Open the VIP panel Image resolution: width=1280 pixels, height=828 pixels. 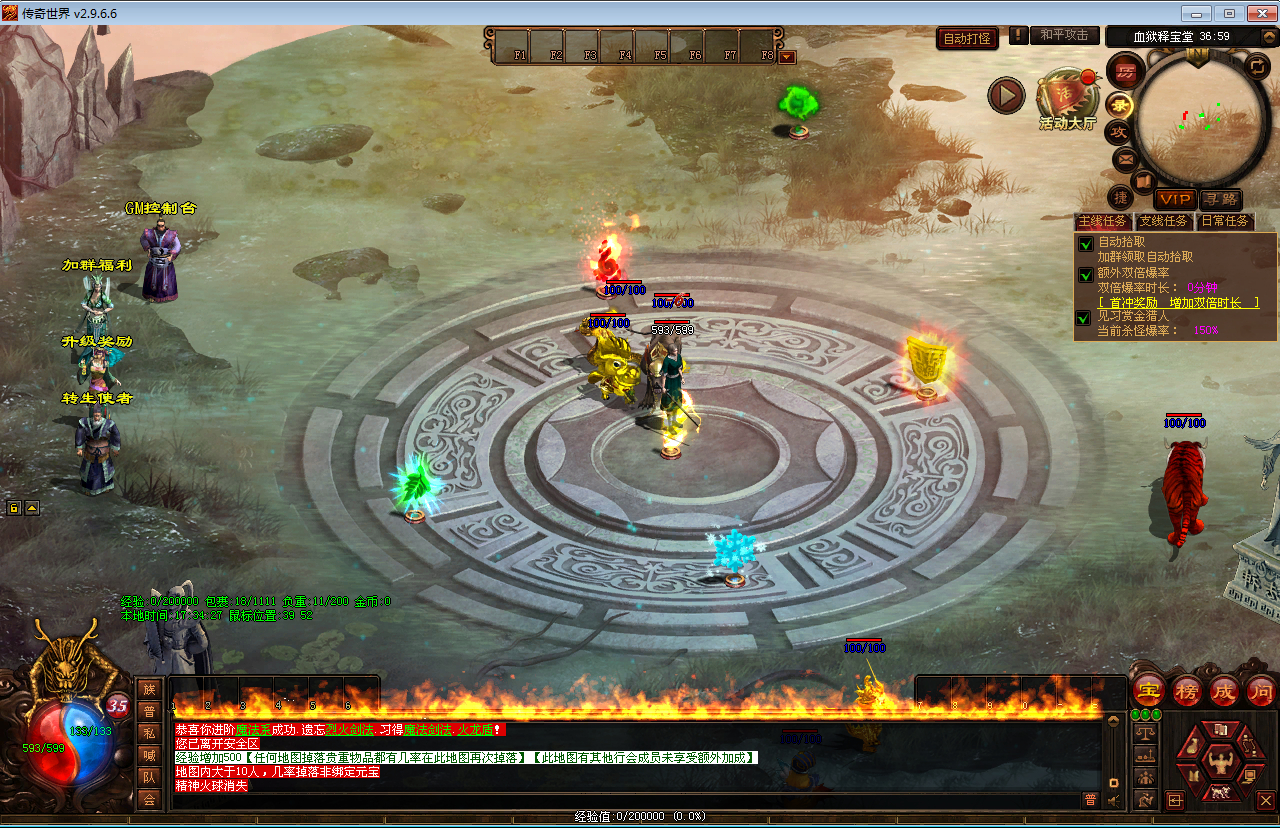click(x=1175, y=200)
